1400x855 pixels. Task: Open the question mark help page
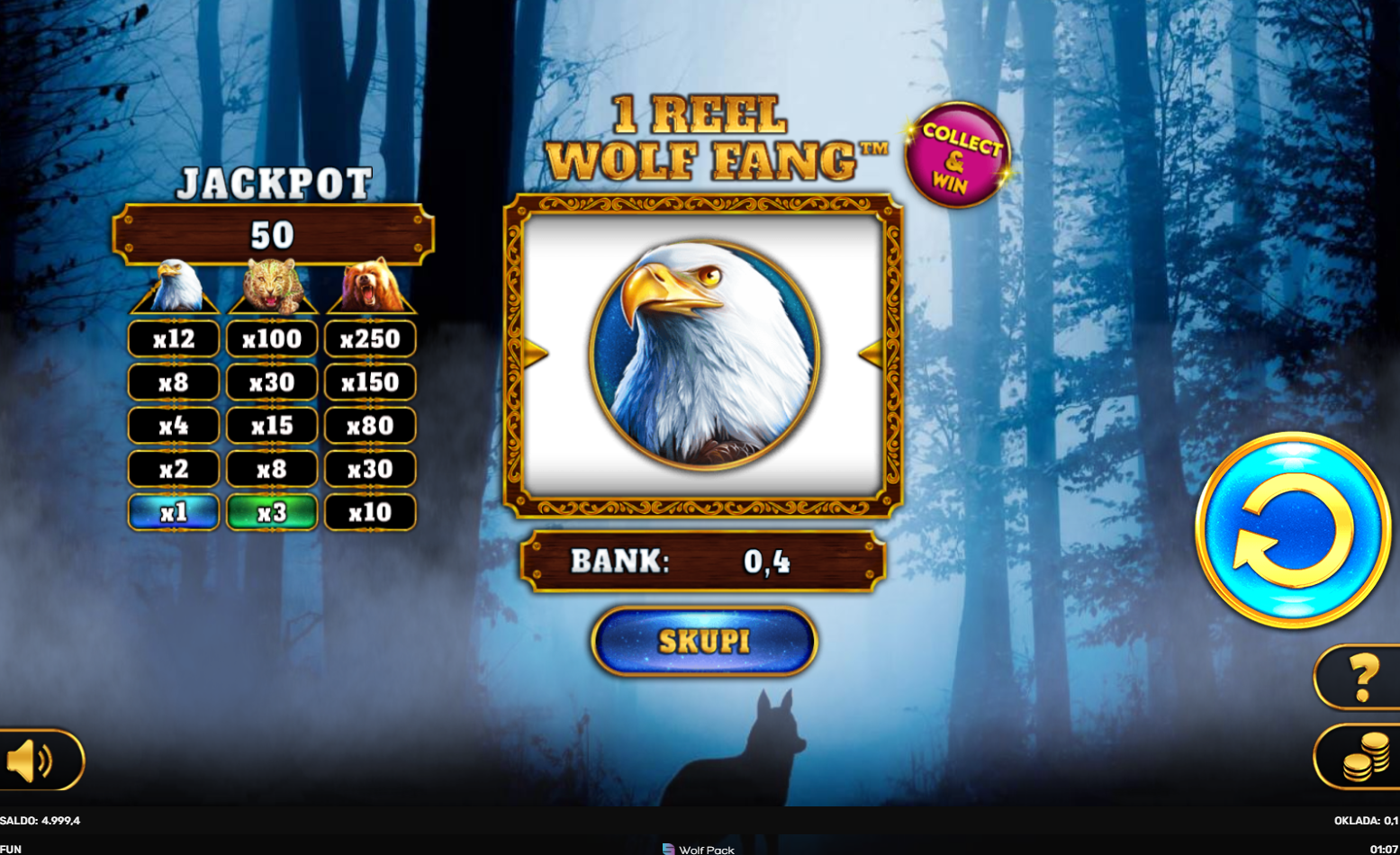pyautogui.click(x=1361, y=677)
